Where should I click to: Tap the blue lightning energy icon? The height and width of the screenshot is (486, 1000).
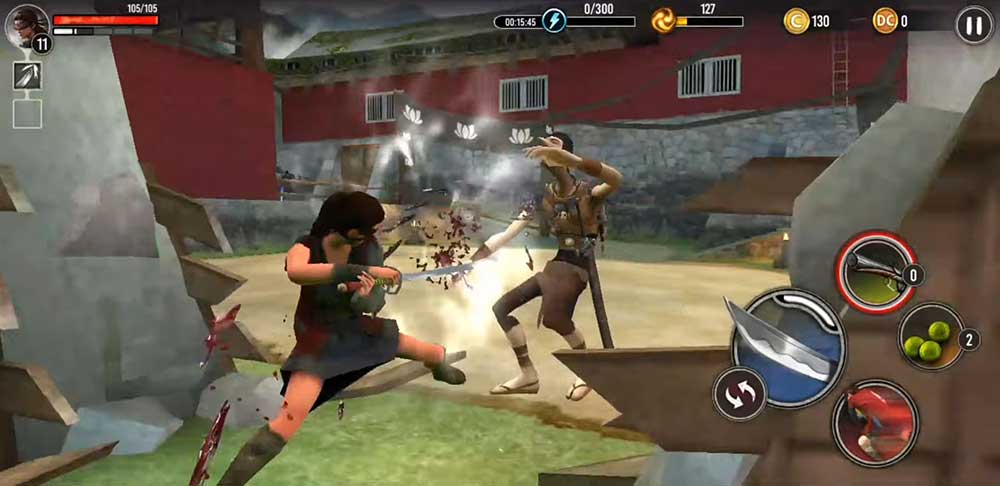pos(554,21)
